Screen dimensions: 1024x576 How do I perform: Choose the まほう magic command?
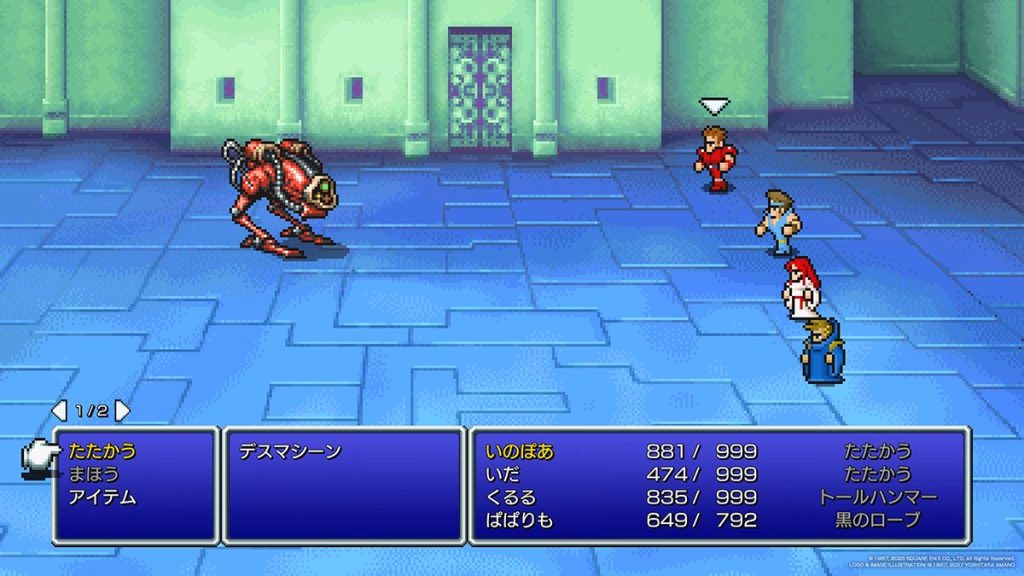point(94,474)
